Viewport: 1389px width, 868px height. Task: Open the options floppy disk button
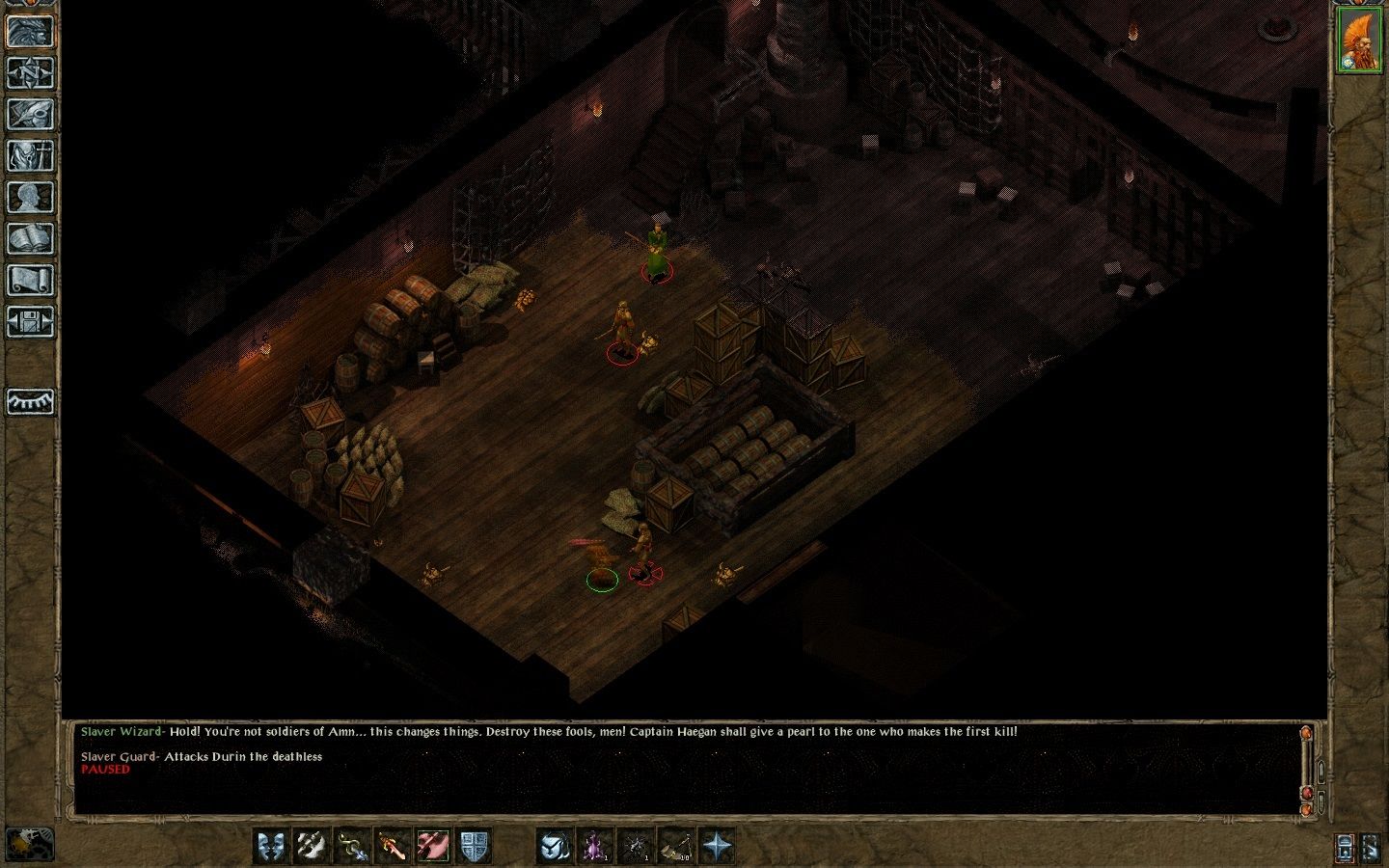[30, 321]
